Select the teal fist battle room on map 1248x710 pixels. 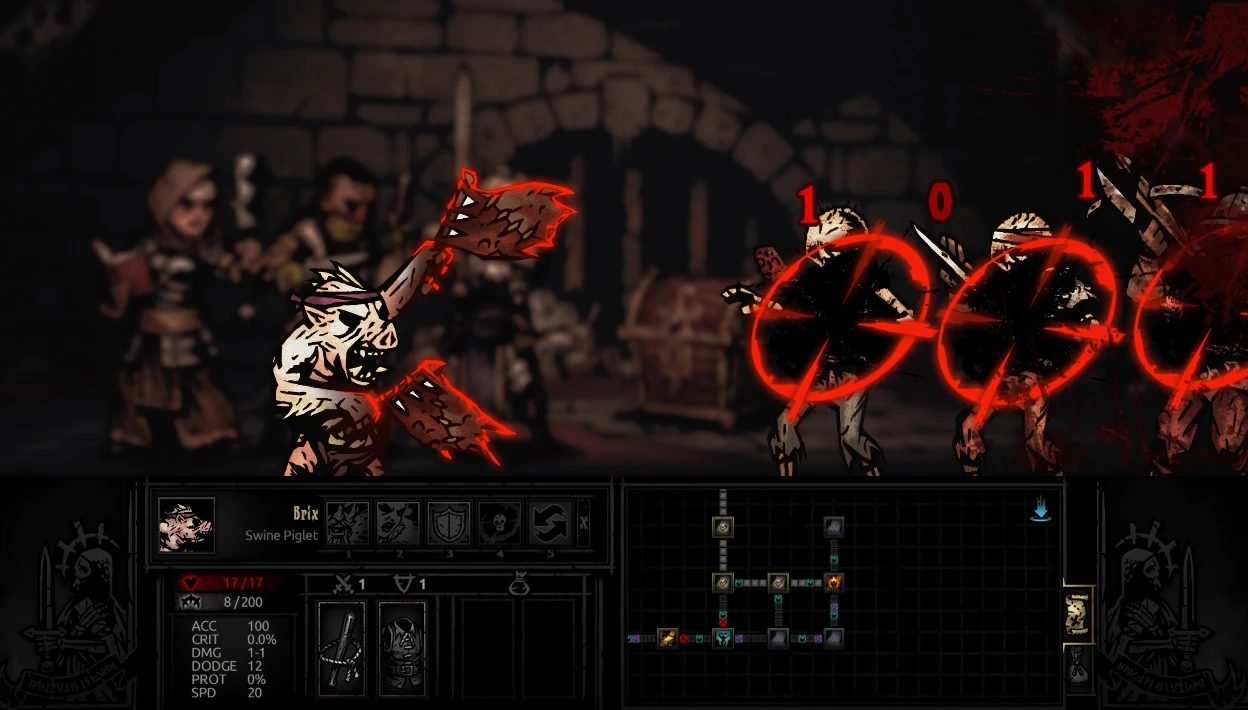[723, 637]
